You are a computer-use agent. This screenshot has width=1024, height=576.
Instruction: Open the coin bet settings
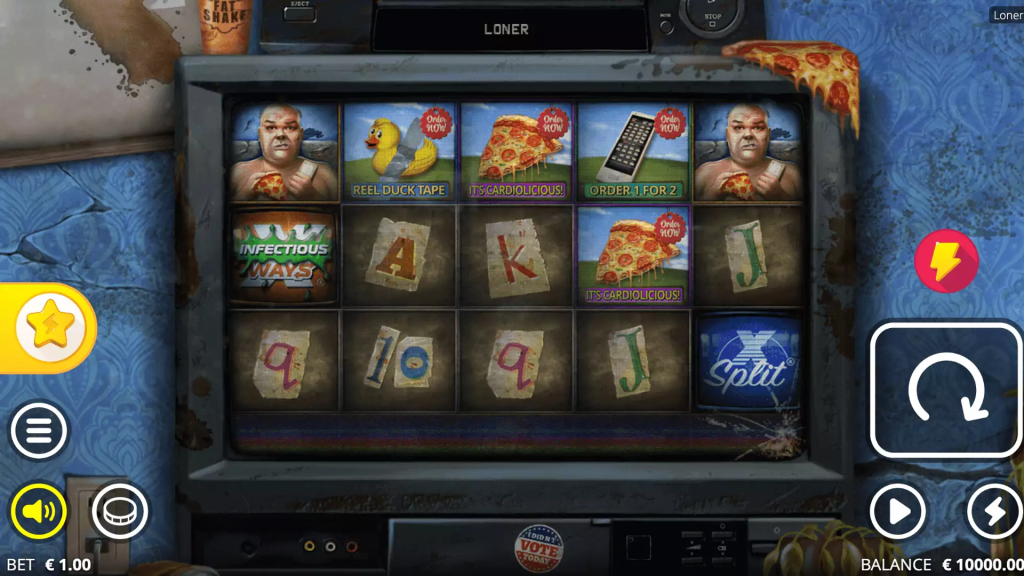point(120,512)
